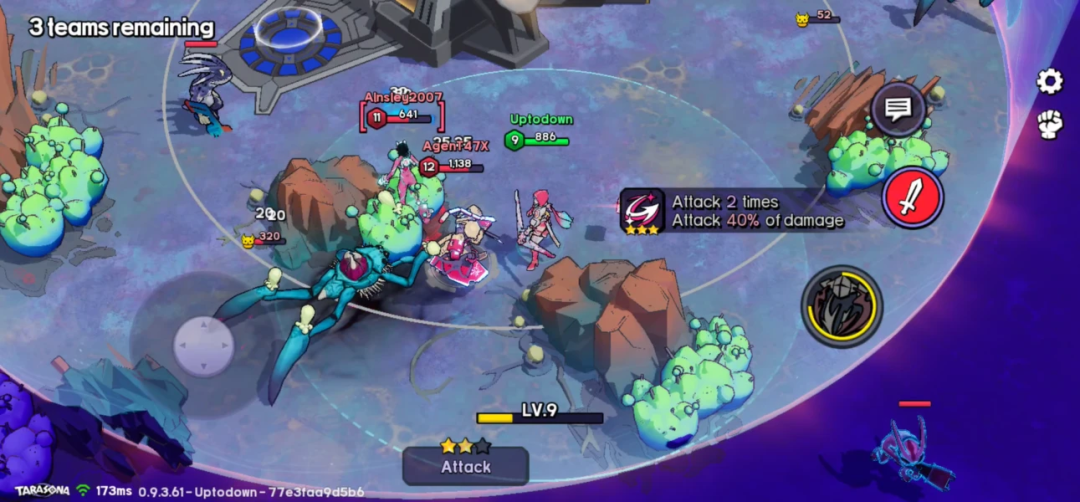Open the chat speech bubble button

tap(897, 109)
